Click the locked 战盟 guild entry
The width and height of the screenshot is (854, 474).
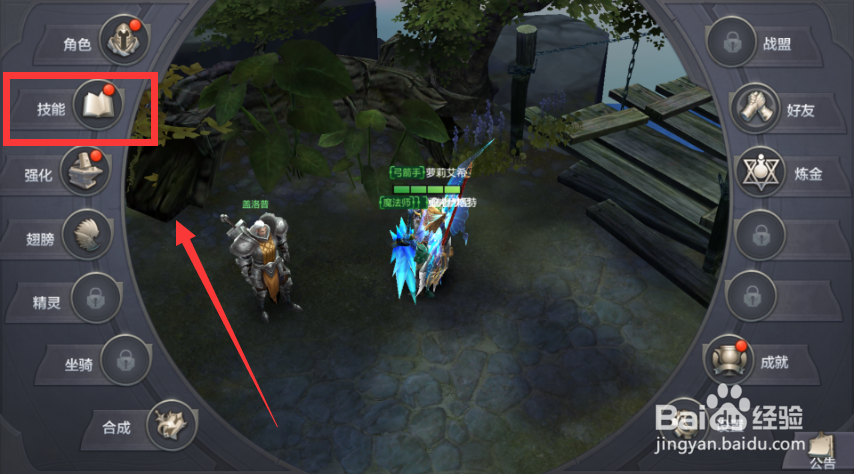(733, 43)
